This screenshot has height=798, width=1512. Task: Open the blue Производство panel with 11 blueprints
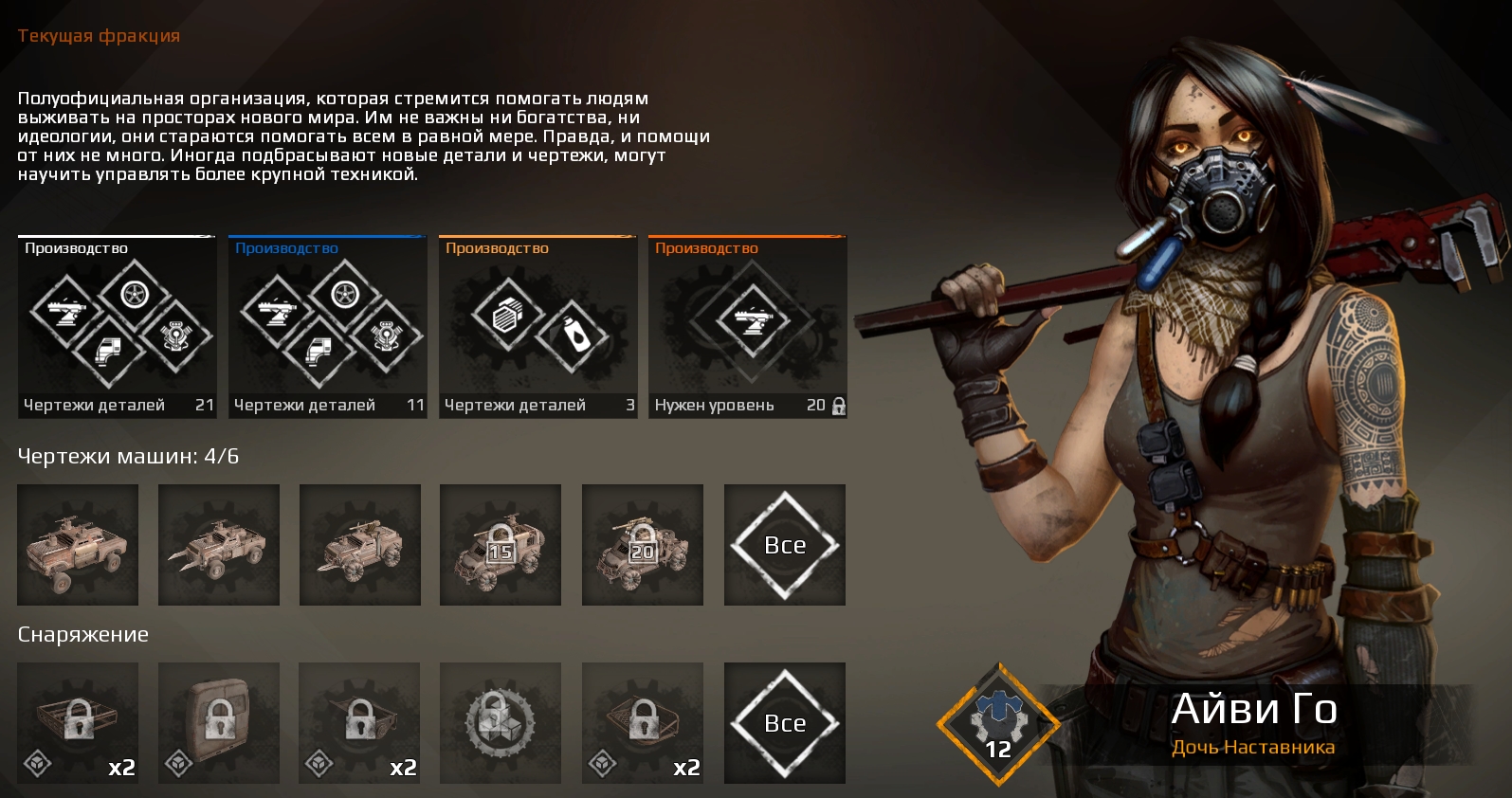327,326
